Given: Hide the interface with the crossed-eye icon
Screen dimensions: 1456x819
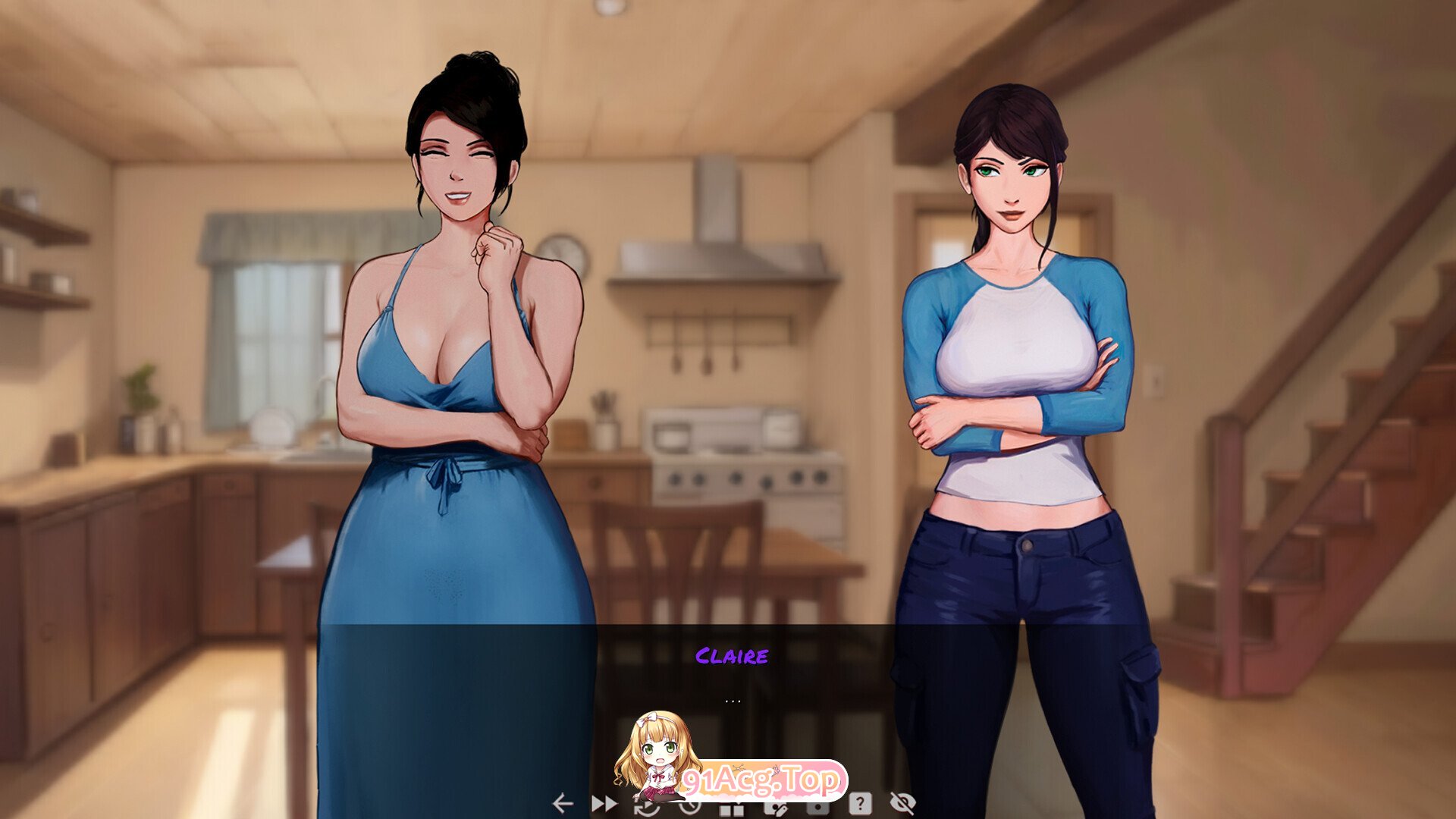Looking at the screenshot, I should pyautogui.click(x=902, y=803).
